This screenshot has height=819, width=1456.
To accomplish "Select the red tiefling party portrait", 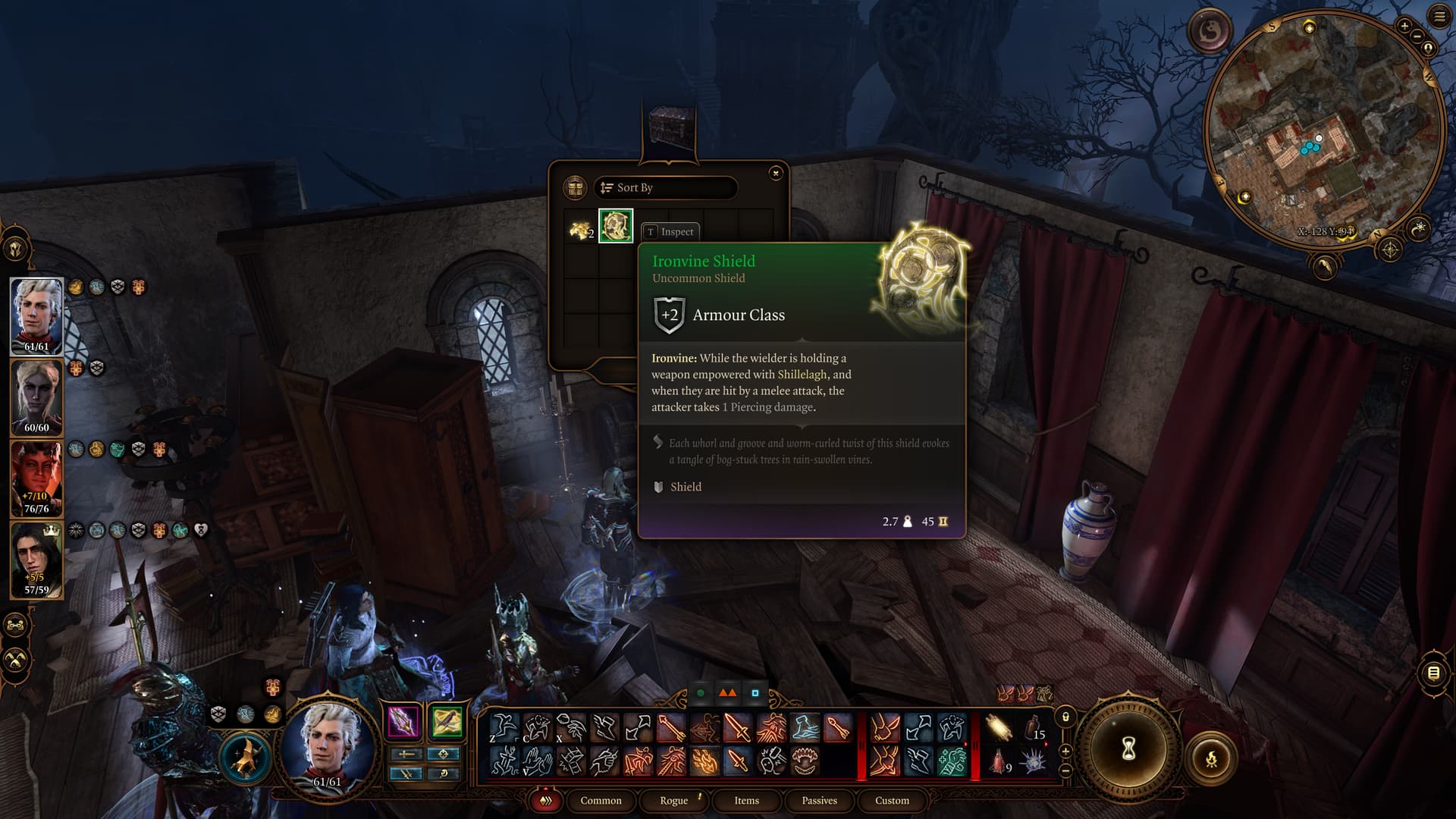I will [36, 479].
